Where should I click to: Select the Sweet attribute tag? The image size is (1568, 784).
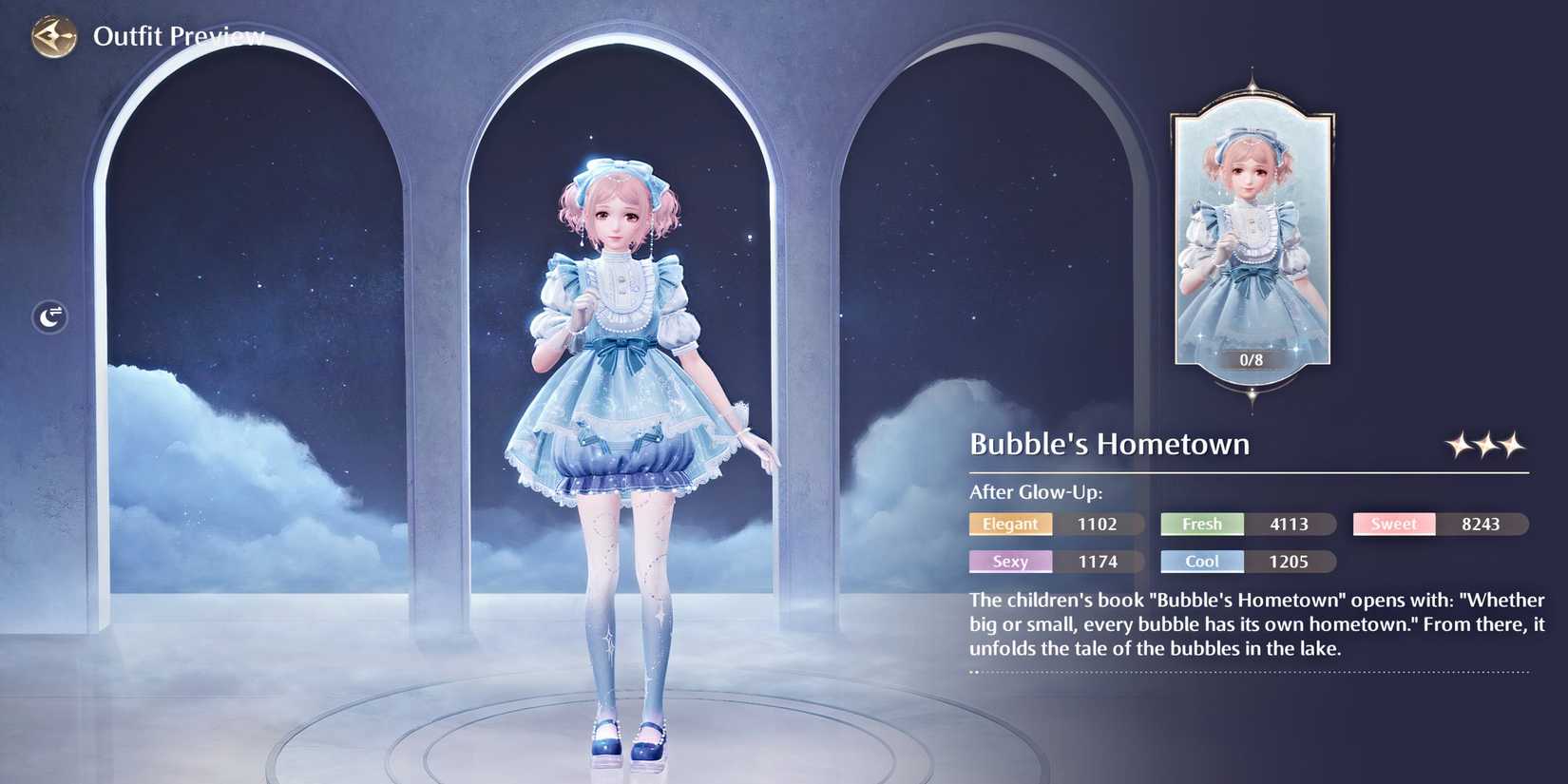1393,524
